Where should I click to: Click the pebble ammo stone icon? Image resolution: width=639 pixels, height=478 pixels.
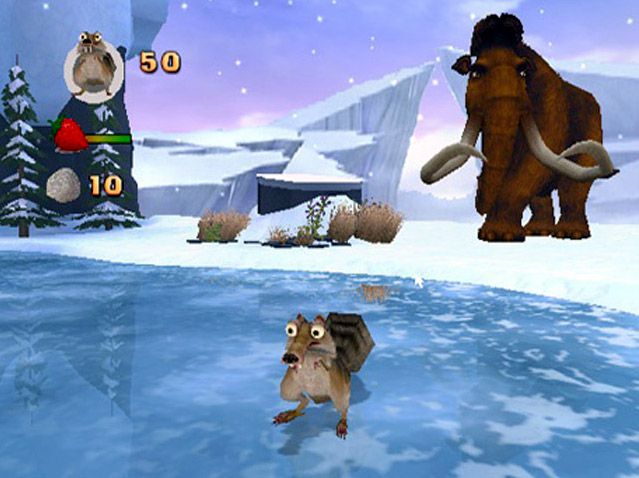pyautogui.click(x=64, y=185)
